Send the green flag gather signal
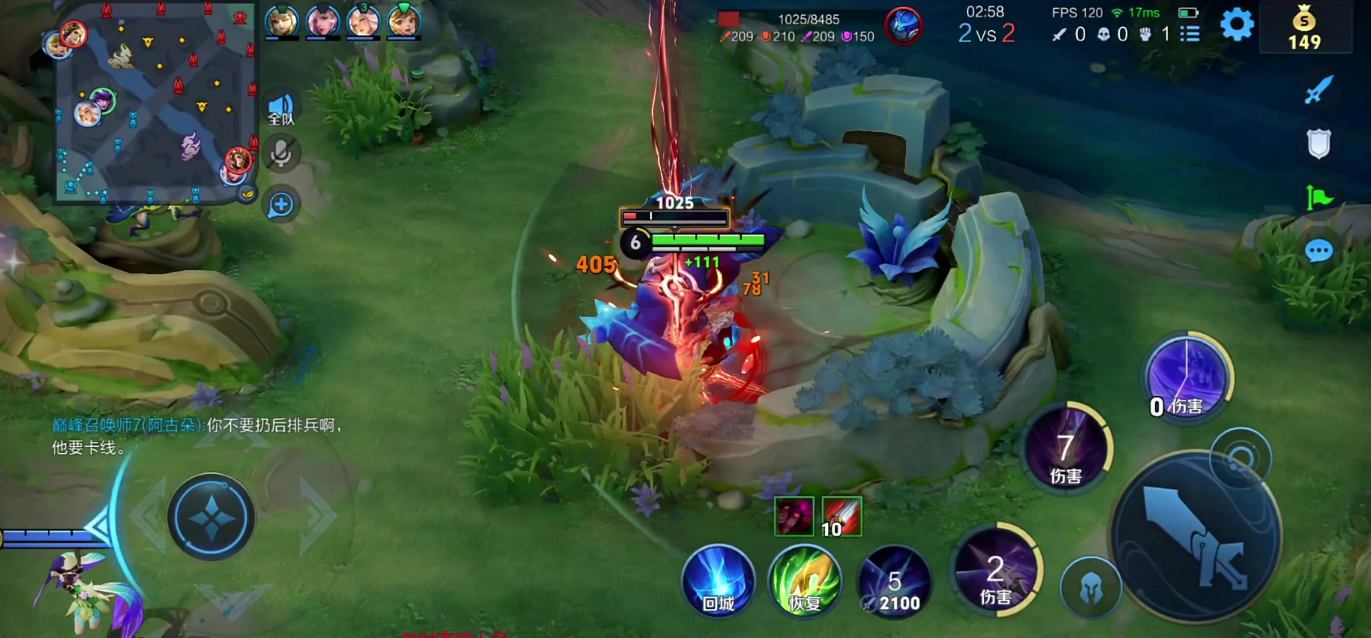Screen dimensions: 1371x638 point(1319,197)
